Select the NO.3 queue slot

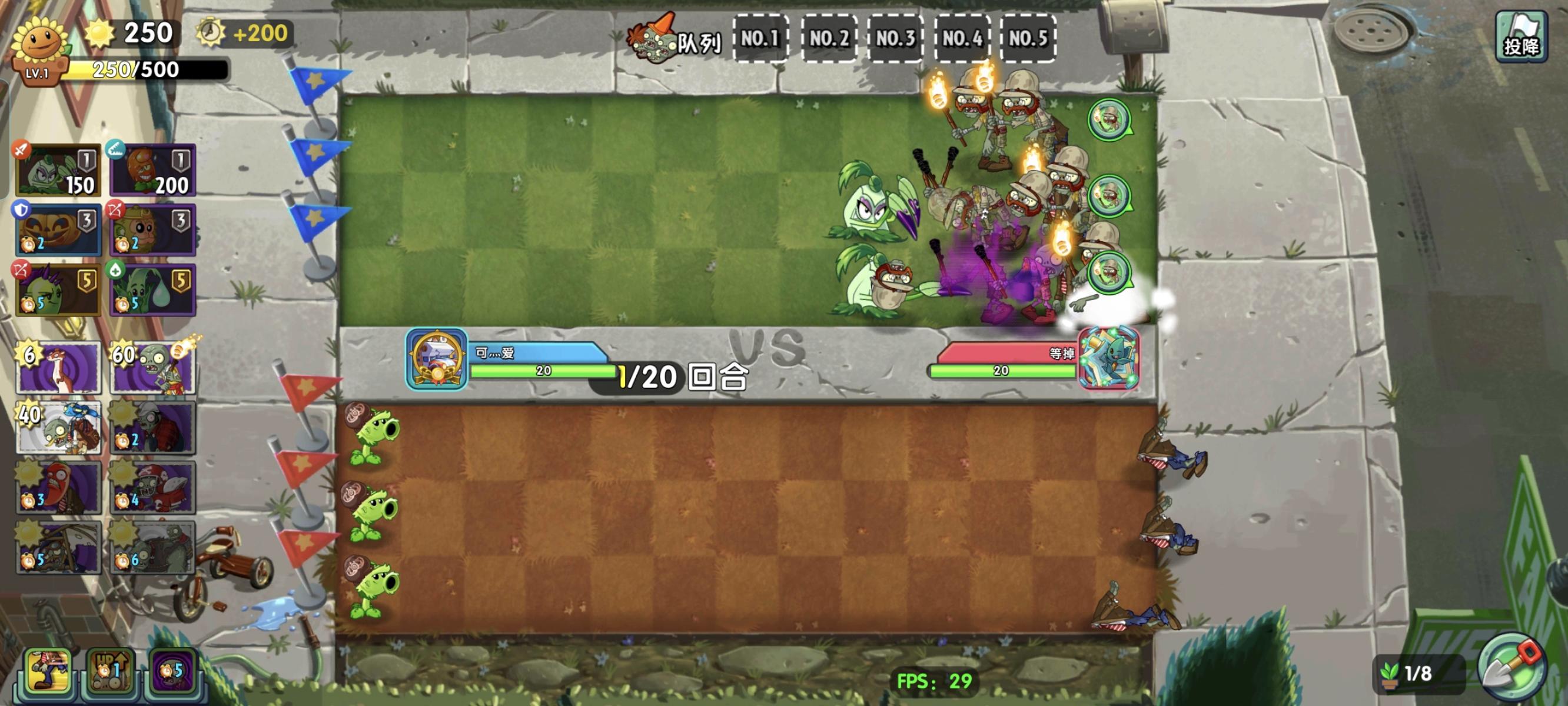896,38
